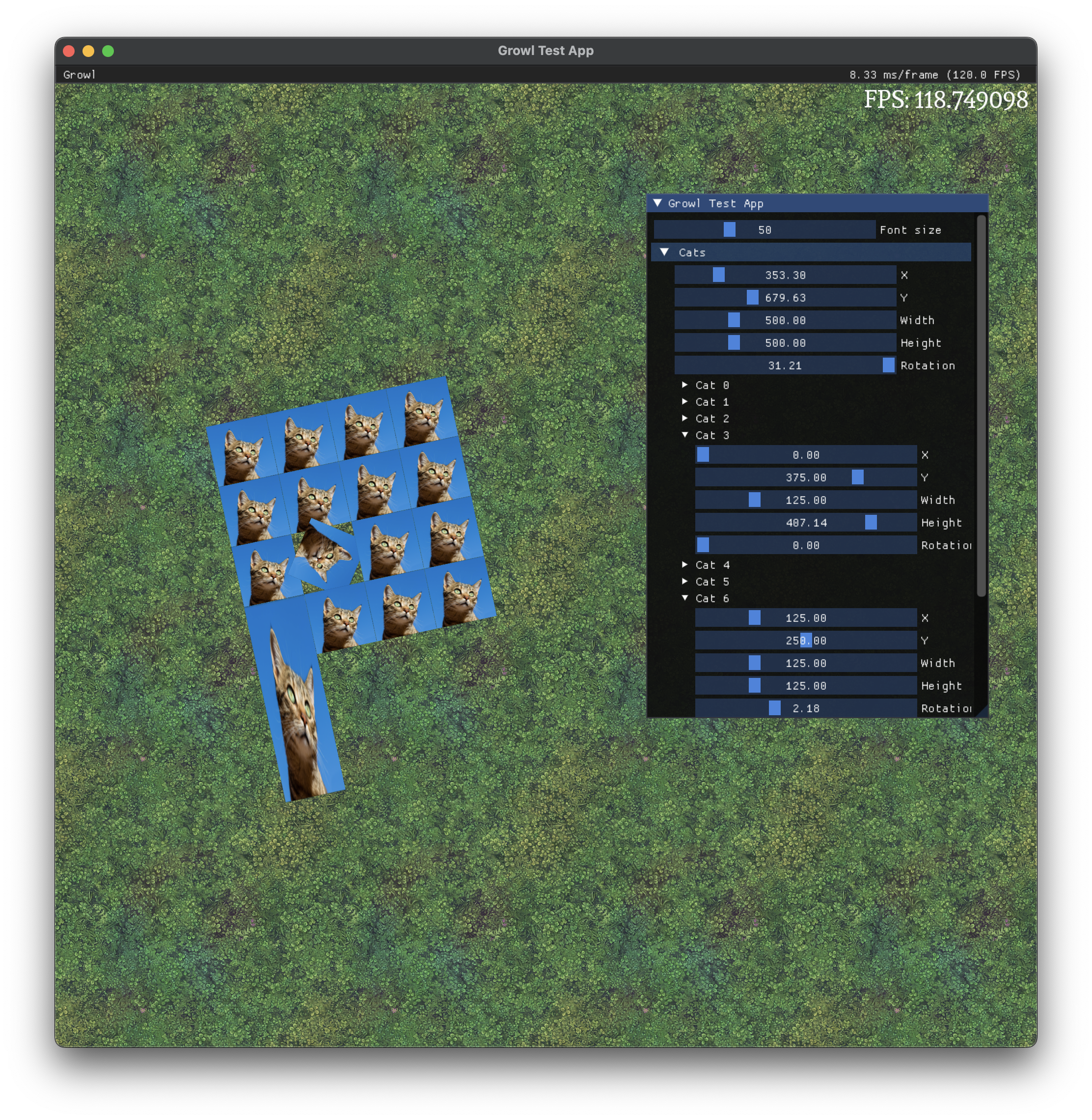Click the Cats Y slider showing 679.63

tap(785, 297)
